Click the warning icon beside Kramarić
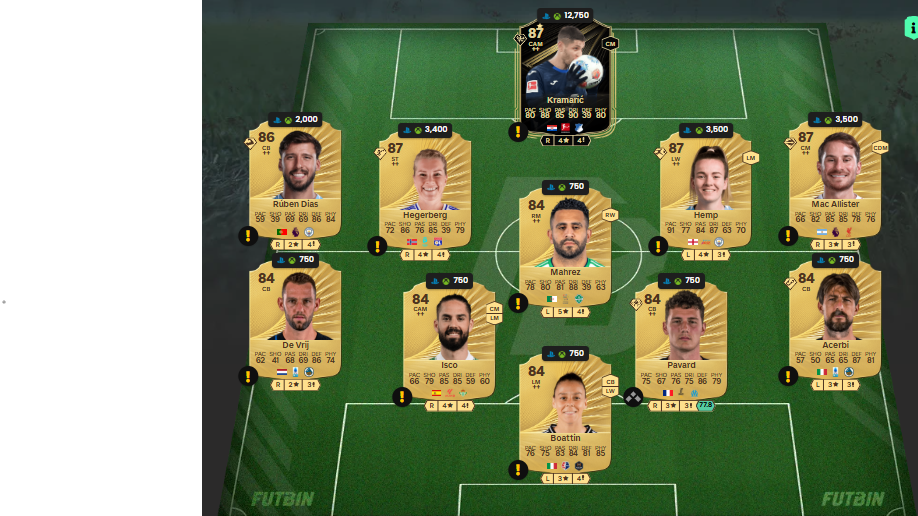Image resolution: width=918 pixels, height=516 pixels. [517, 132]
